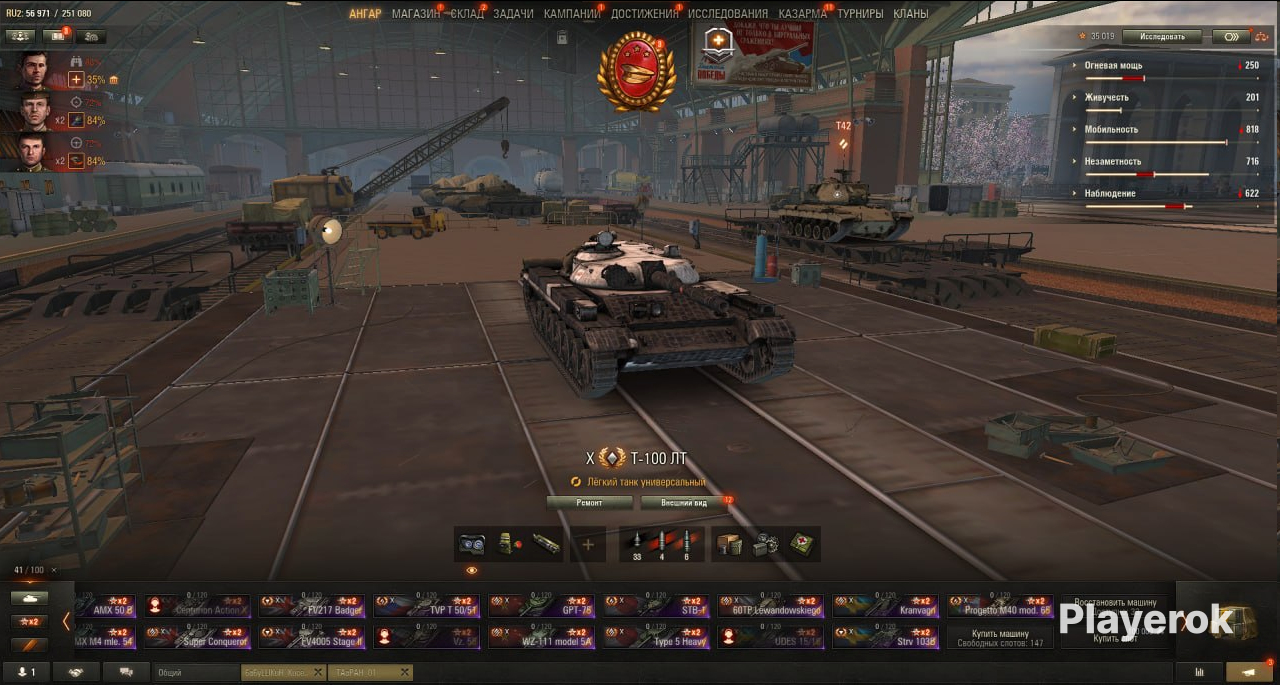Image resolution: width=1280 pixels, height=685 pixels.
Task: Switch to the ИССЛЕДОВАНИЯ (Research) tab
Action: pyautogui.click(x=728, y=14)
